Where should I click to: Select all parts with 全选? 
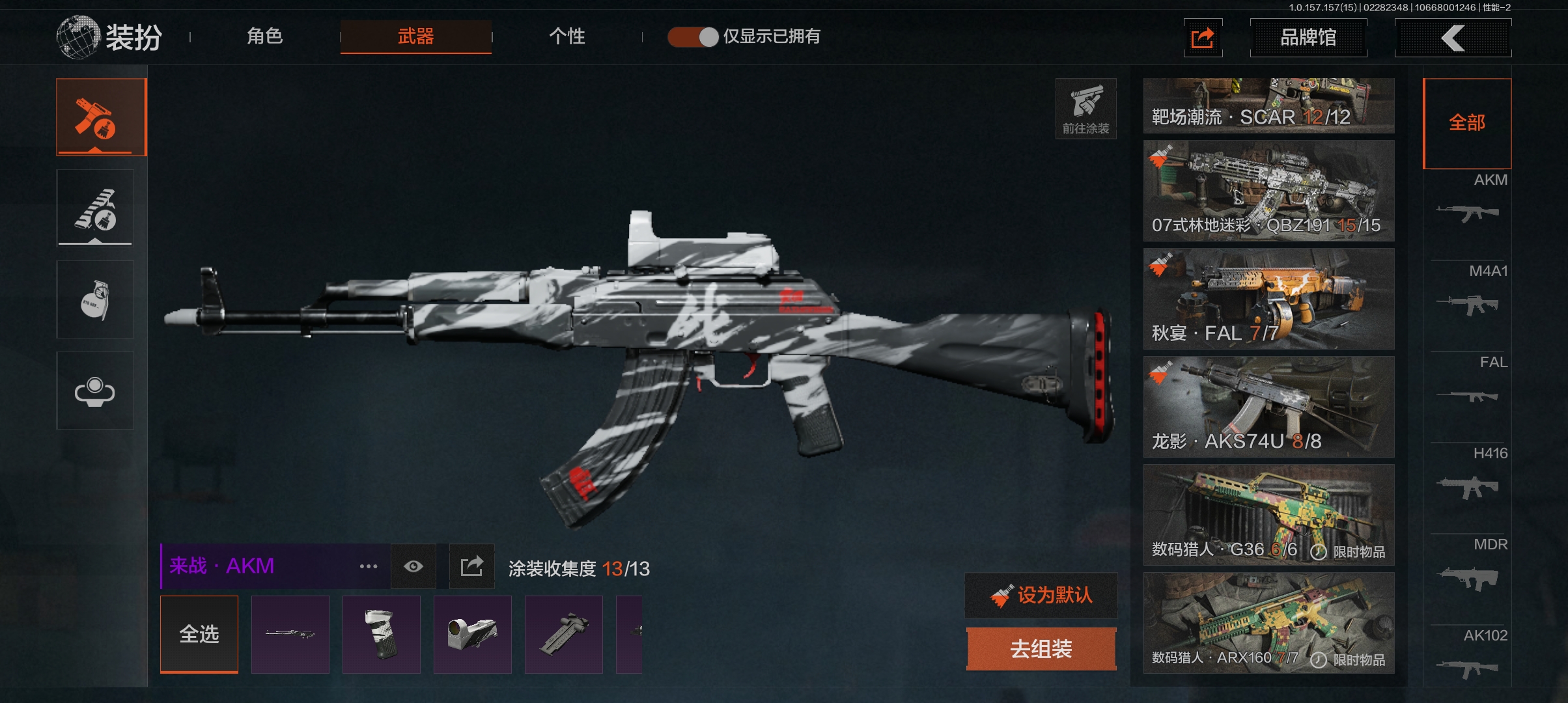click(199, 633)
